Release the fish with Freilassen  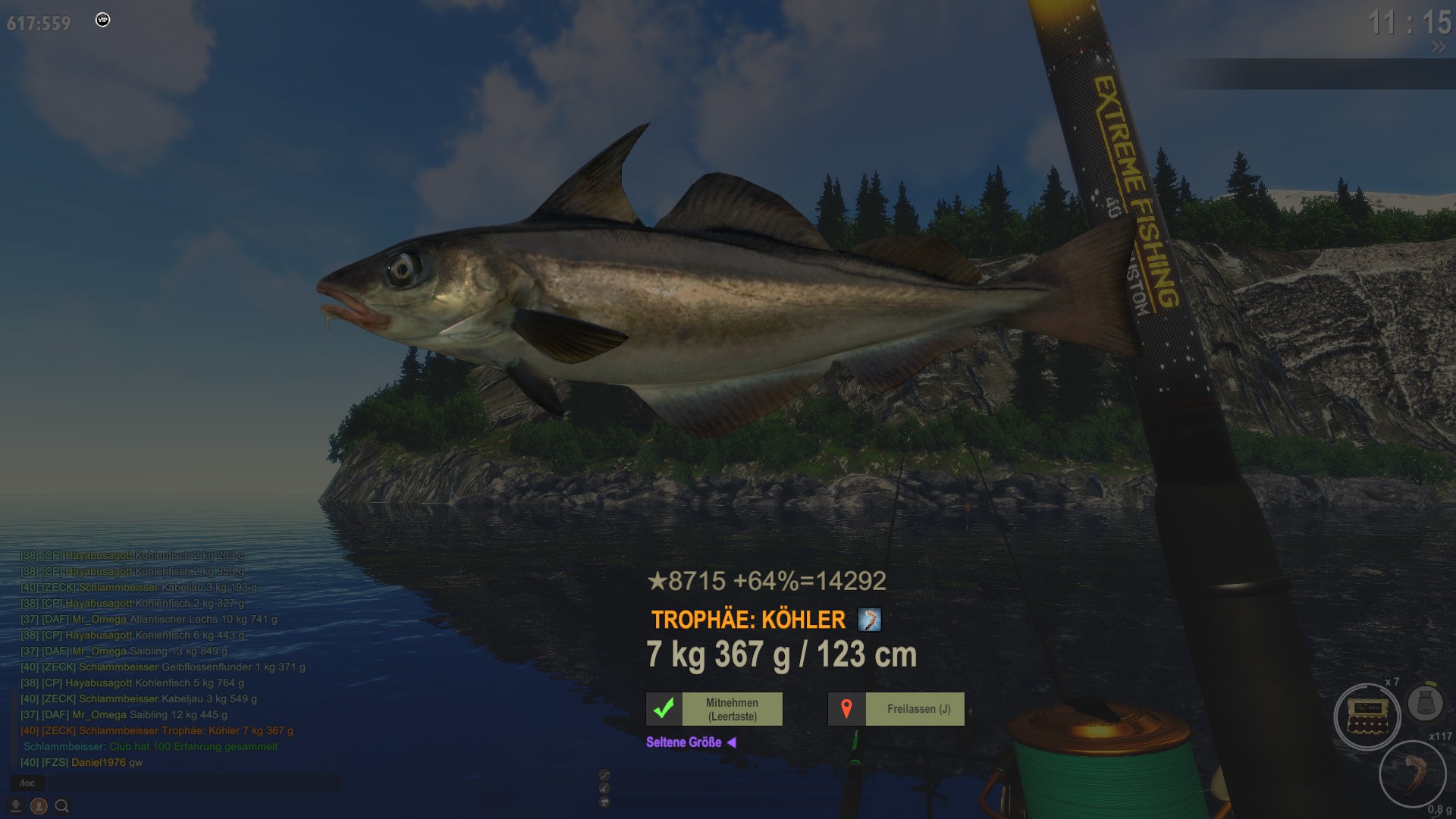(896, 709)
